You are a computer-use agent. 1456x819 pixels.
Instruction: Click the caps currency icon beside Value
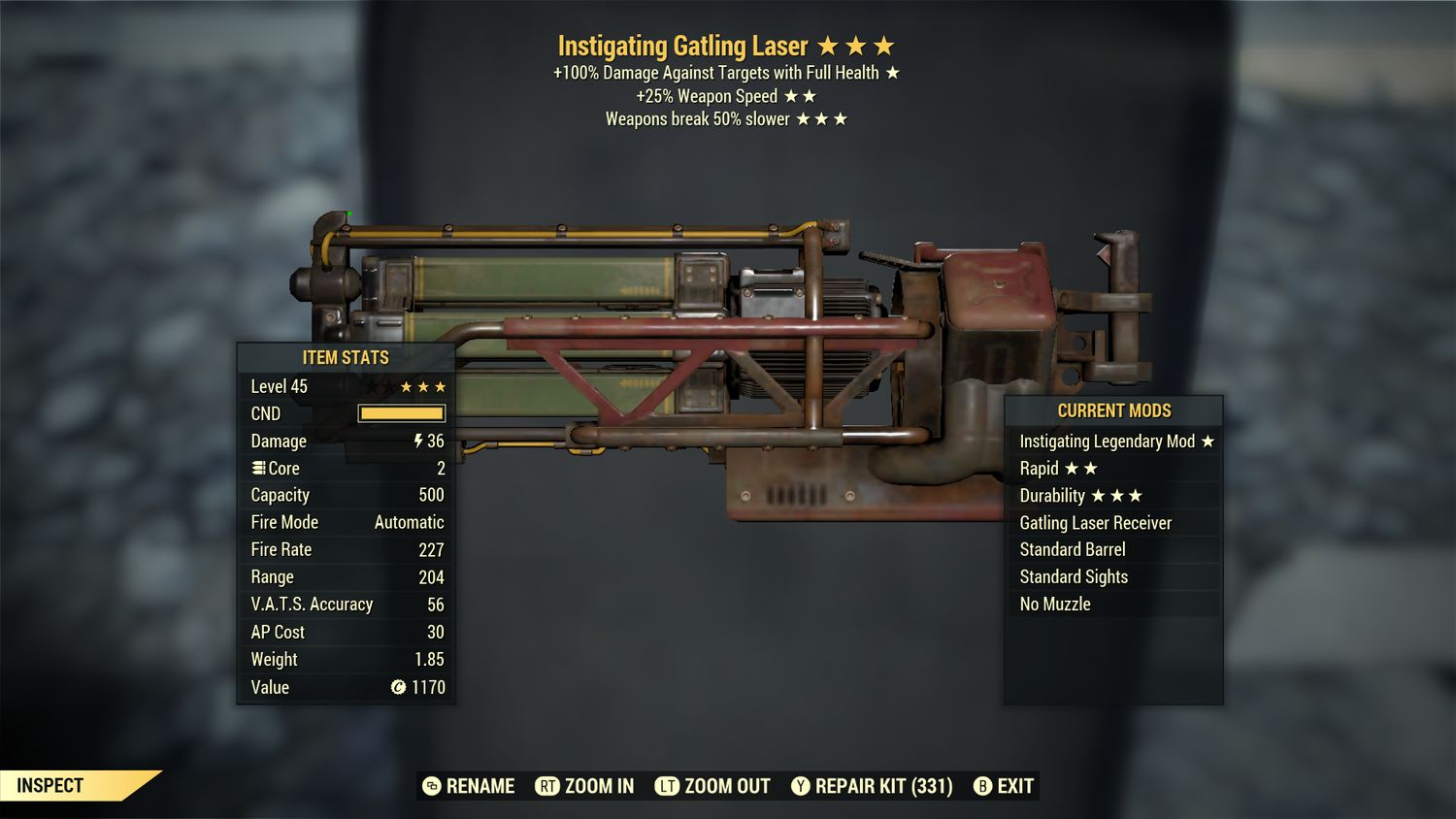(x=397, y=688)
